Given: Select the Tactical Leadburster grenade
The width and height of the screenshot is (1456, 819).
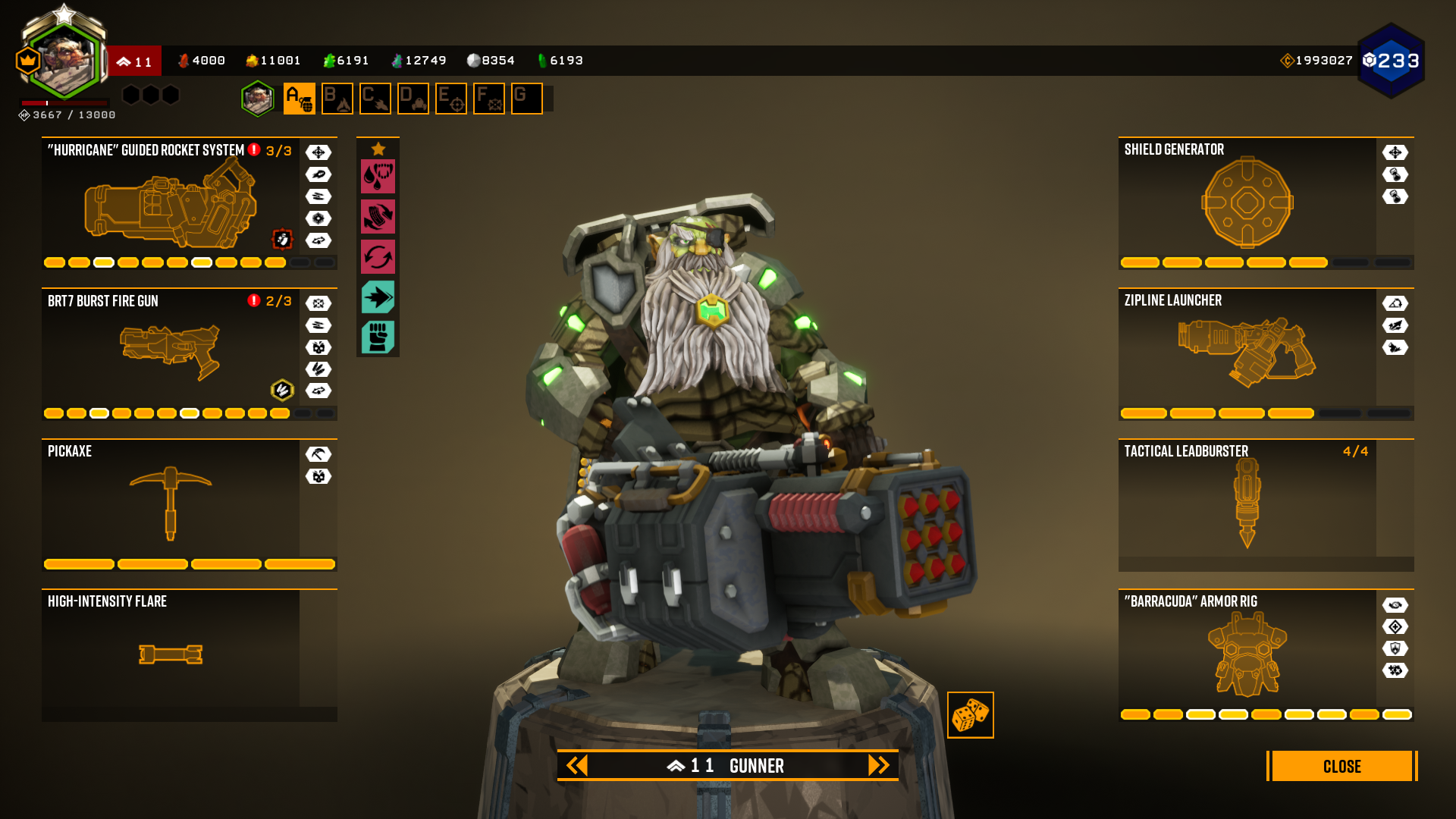Looking at the screenshot, I should click(1247, 504).
